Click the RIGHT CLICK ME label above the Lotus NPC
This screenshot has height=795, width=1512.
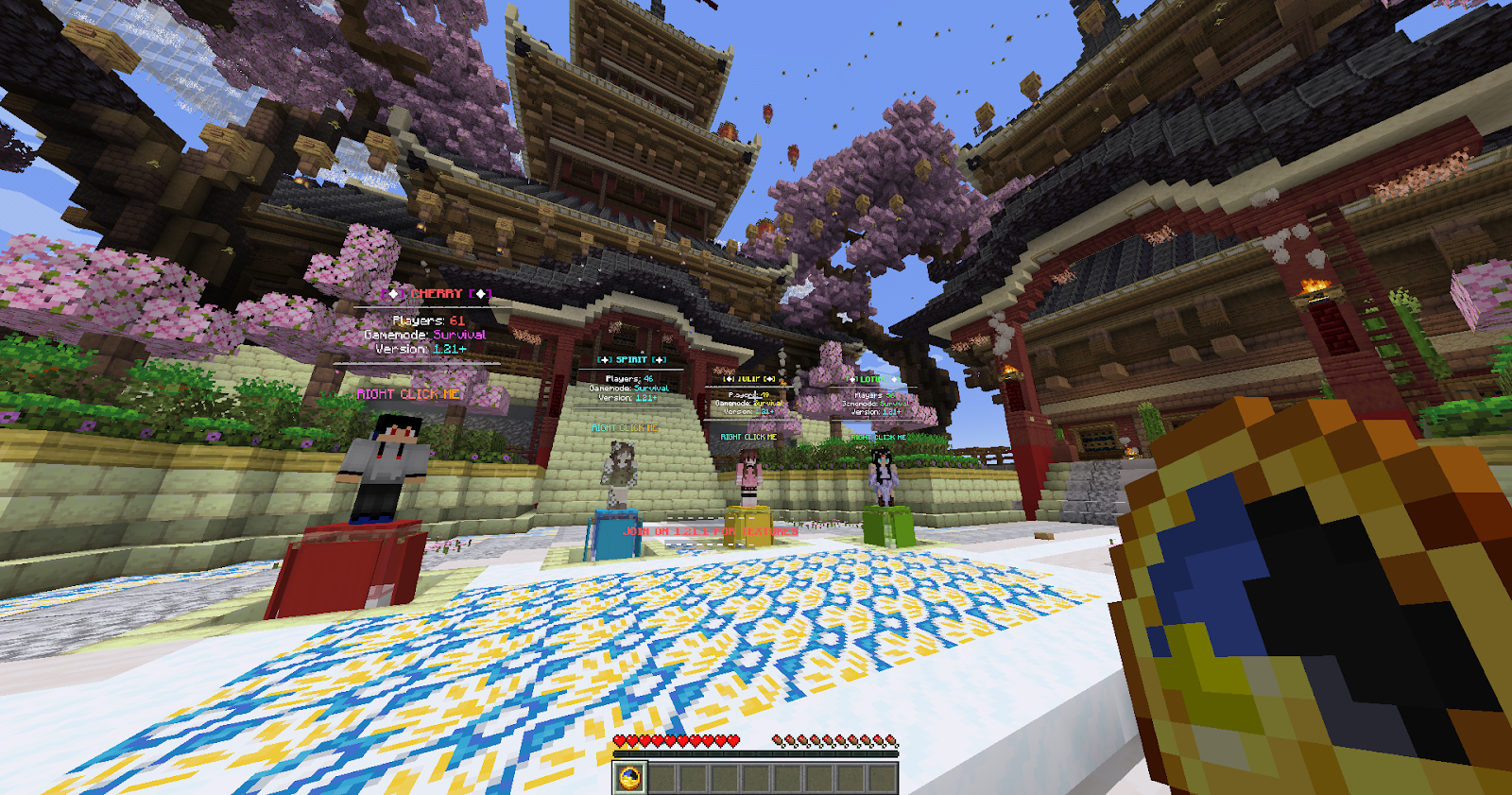878,438
